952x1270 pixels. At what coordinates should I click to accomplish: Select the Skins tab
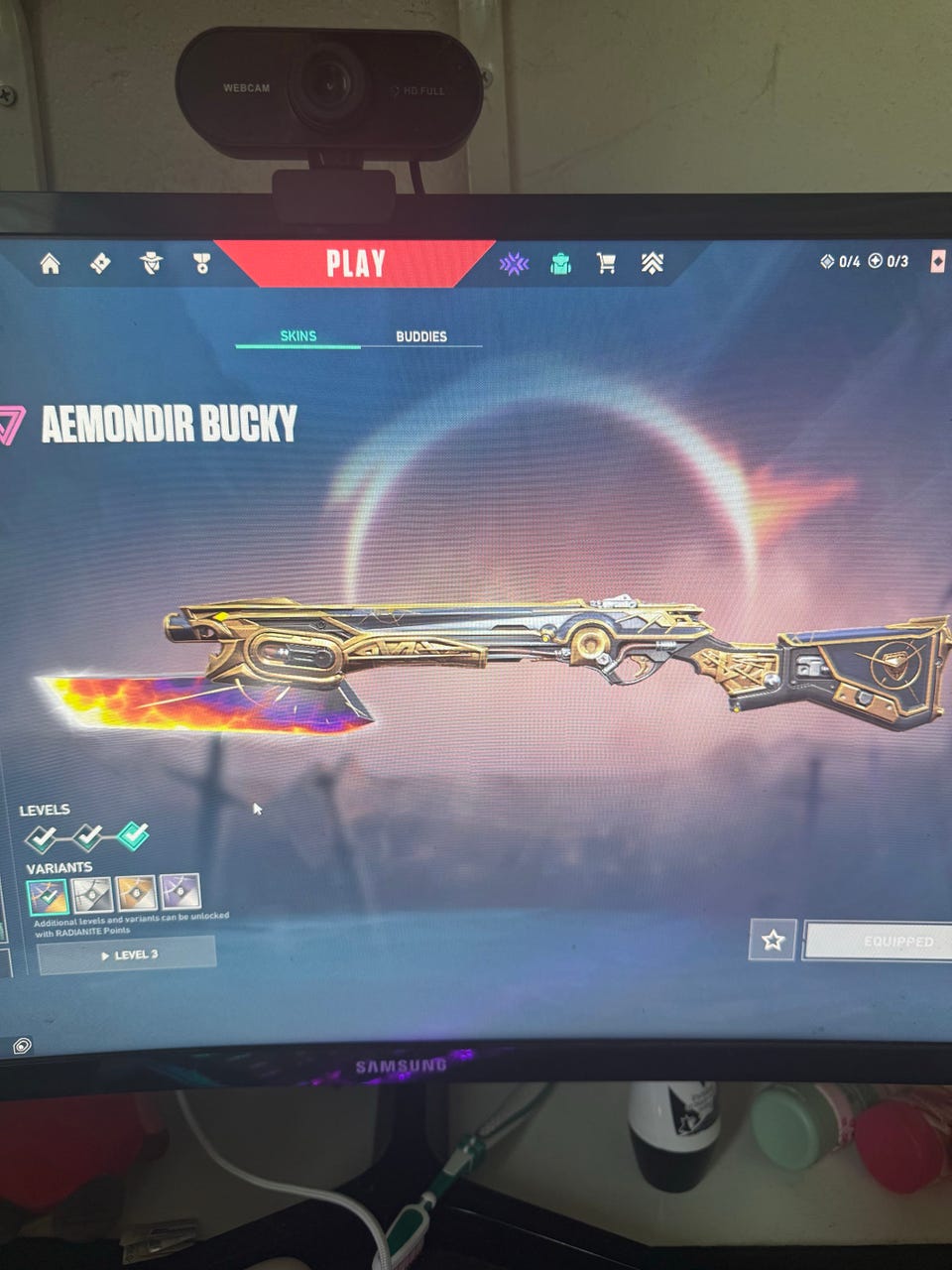tap(297, 335)
